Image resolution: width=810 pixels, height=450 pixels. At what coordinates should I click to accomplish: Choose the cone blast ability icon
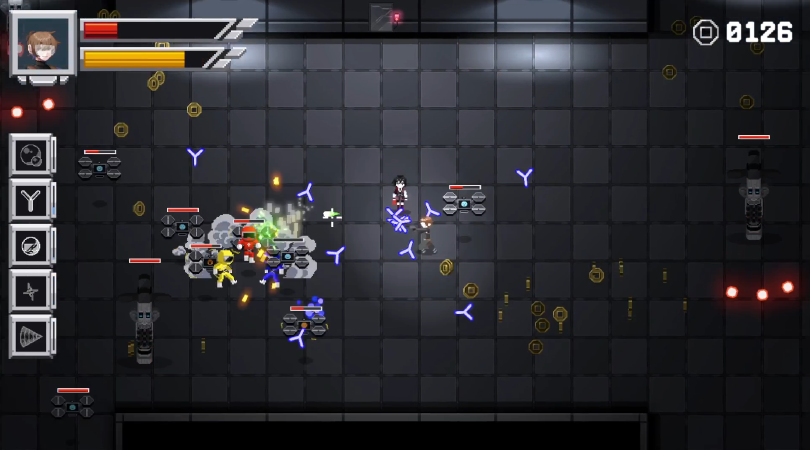pos(30,335)
